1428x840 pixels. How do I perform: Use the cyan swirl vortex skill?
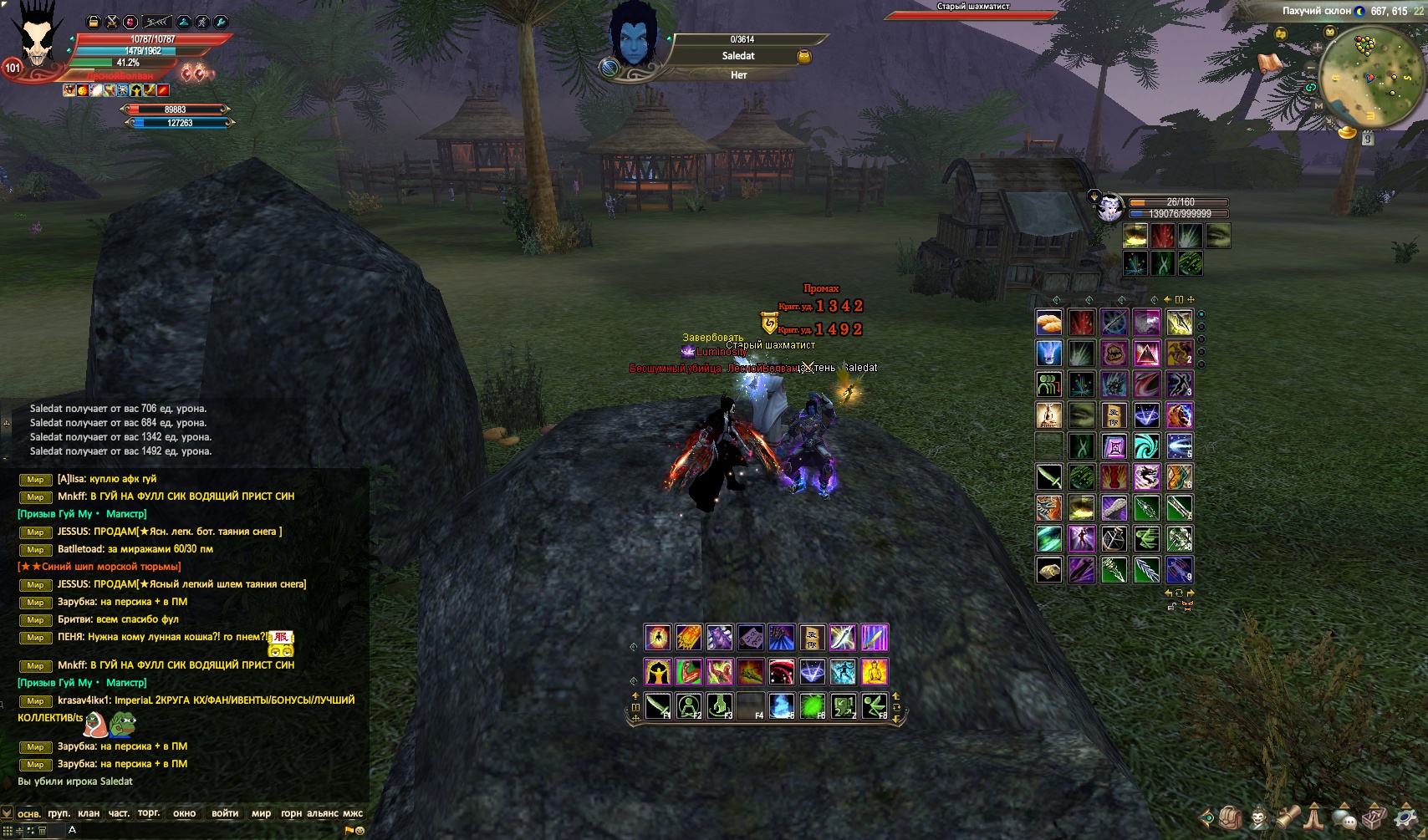click(1146, 445)
